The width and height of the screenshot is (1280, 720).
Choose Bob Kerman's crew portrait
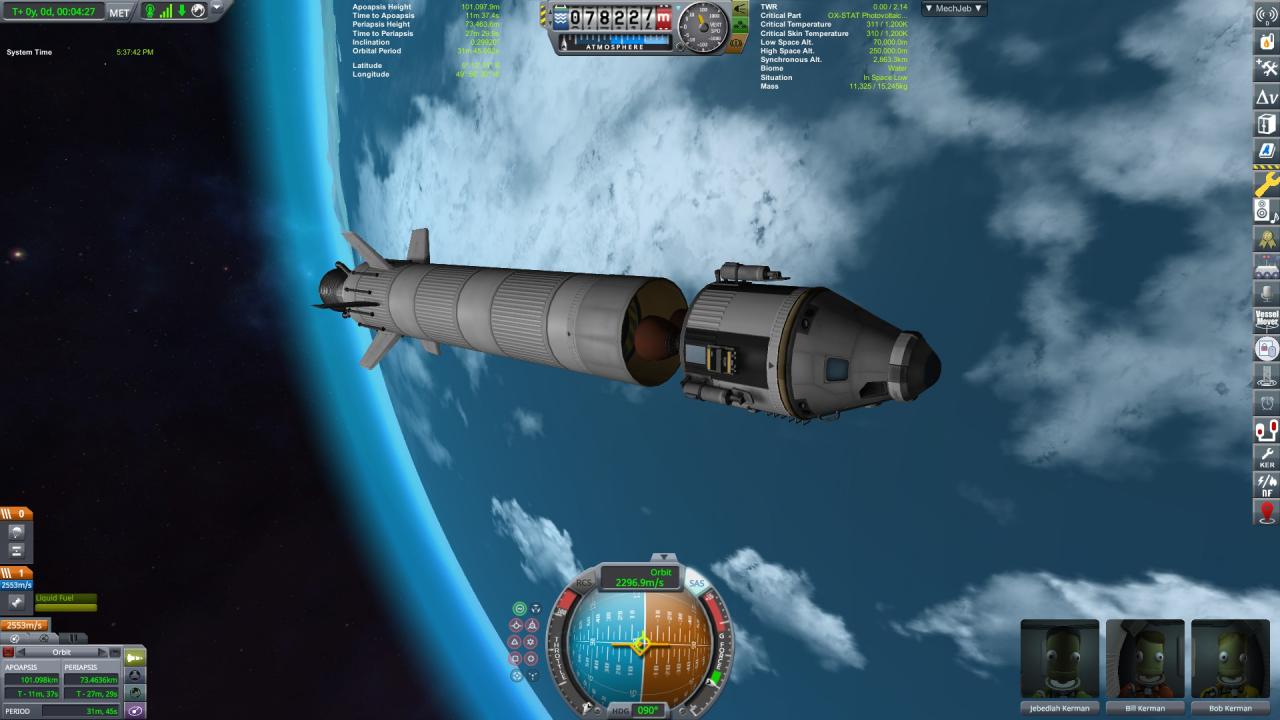click(x=1229, y=660)
